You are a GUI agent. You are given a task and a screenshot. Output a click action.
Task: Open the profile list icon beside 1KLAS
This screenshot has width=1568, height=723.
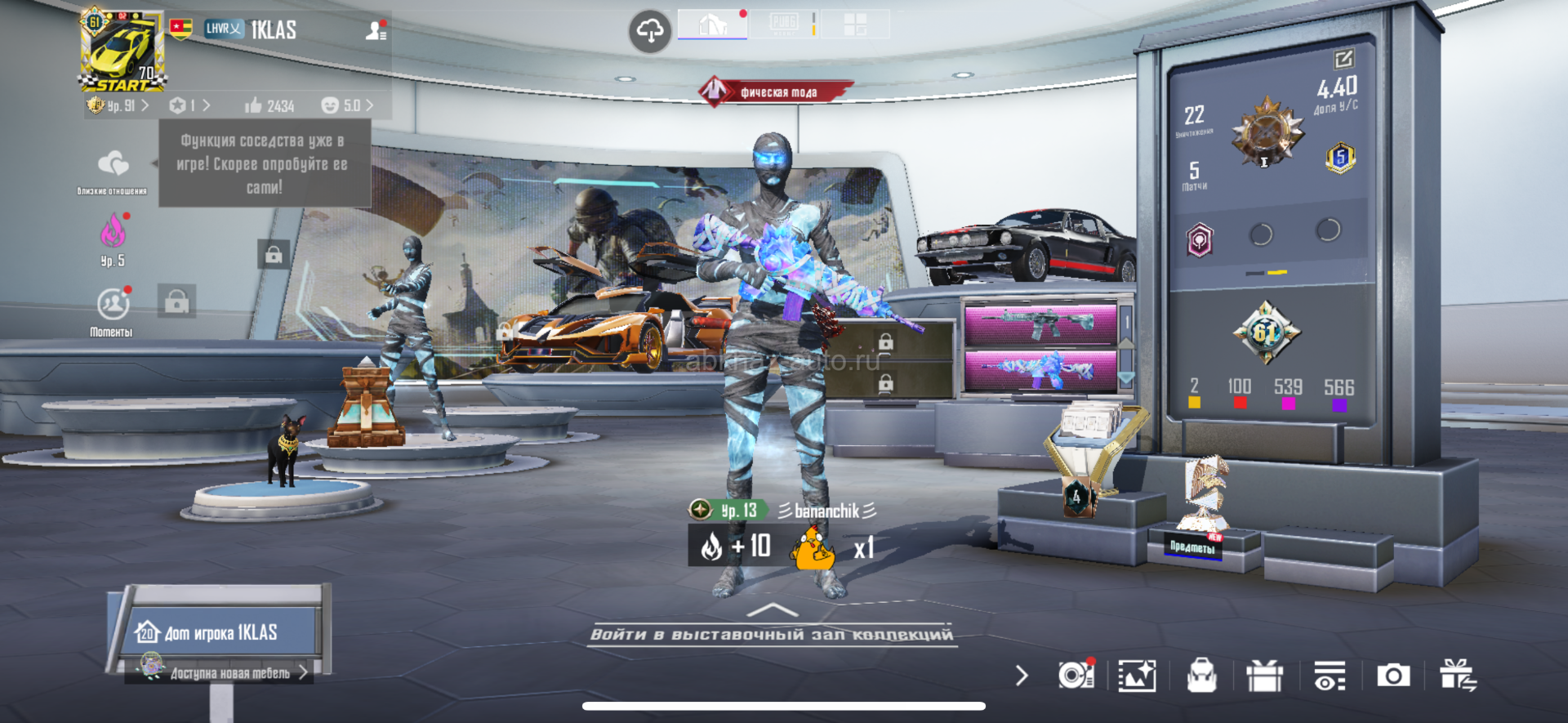pyautogui.click(x=376, y=31)
